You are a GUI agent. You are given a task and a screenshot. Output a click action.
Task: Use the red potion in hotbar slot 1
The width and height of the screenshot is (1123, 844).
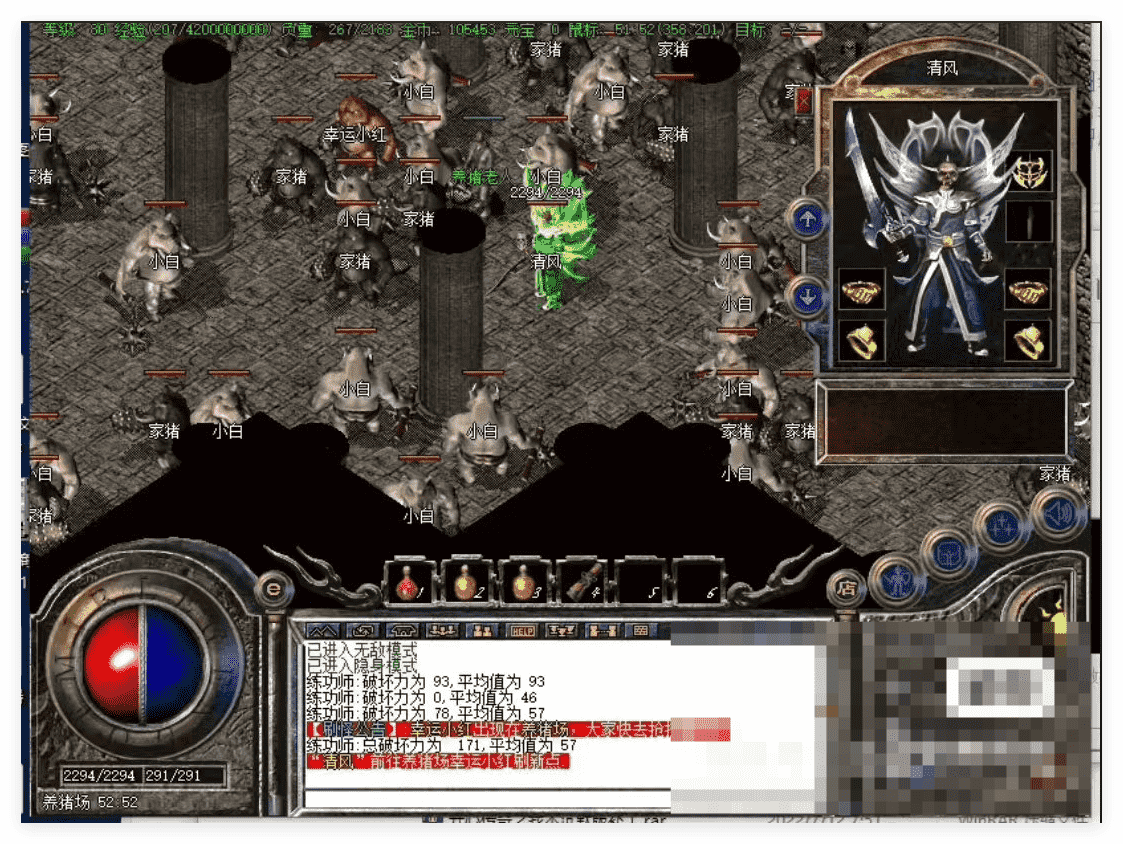point(410,582)
